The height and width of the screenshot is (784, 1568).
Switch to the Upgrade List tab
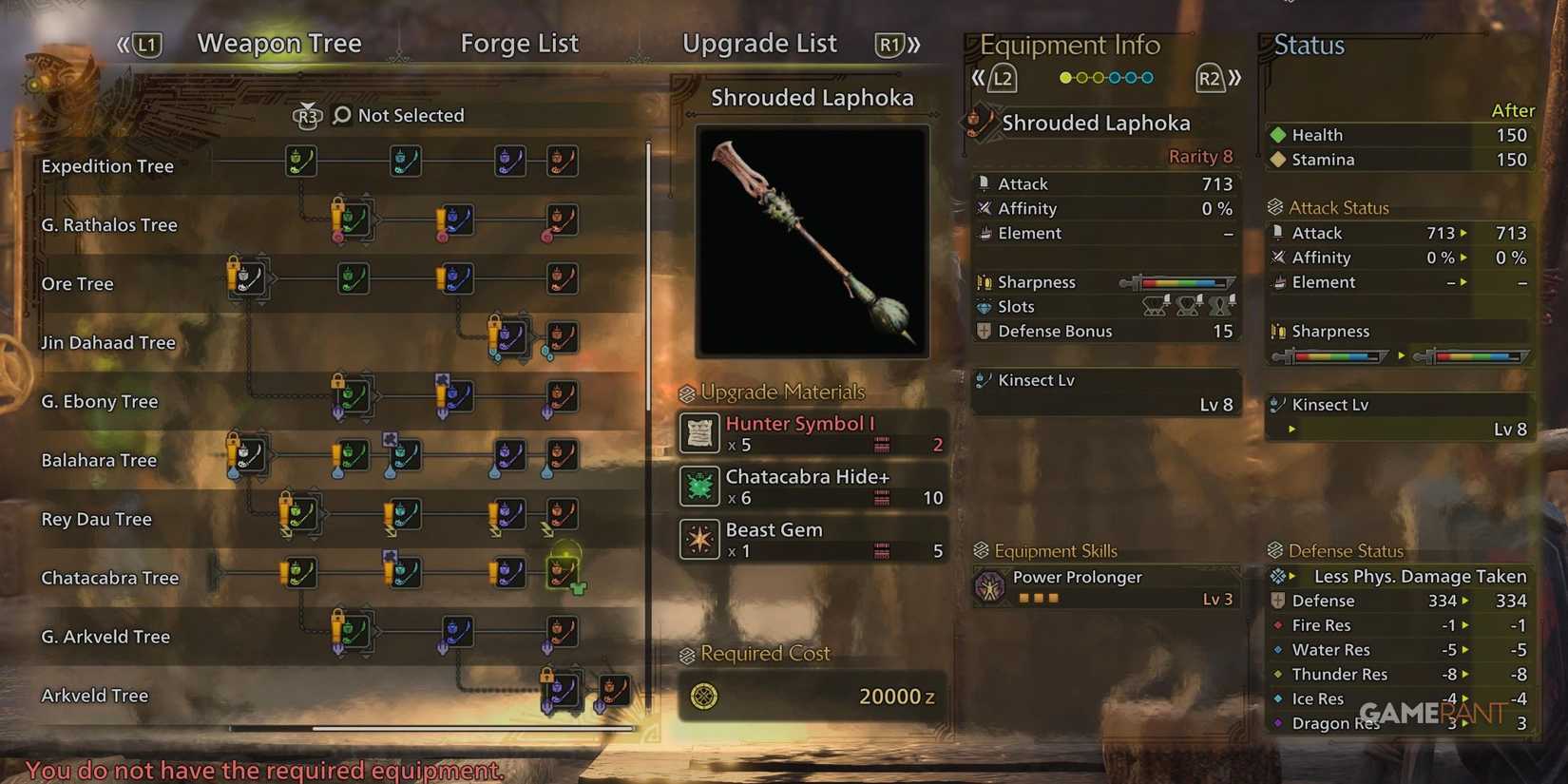[759, 43]
